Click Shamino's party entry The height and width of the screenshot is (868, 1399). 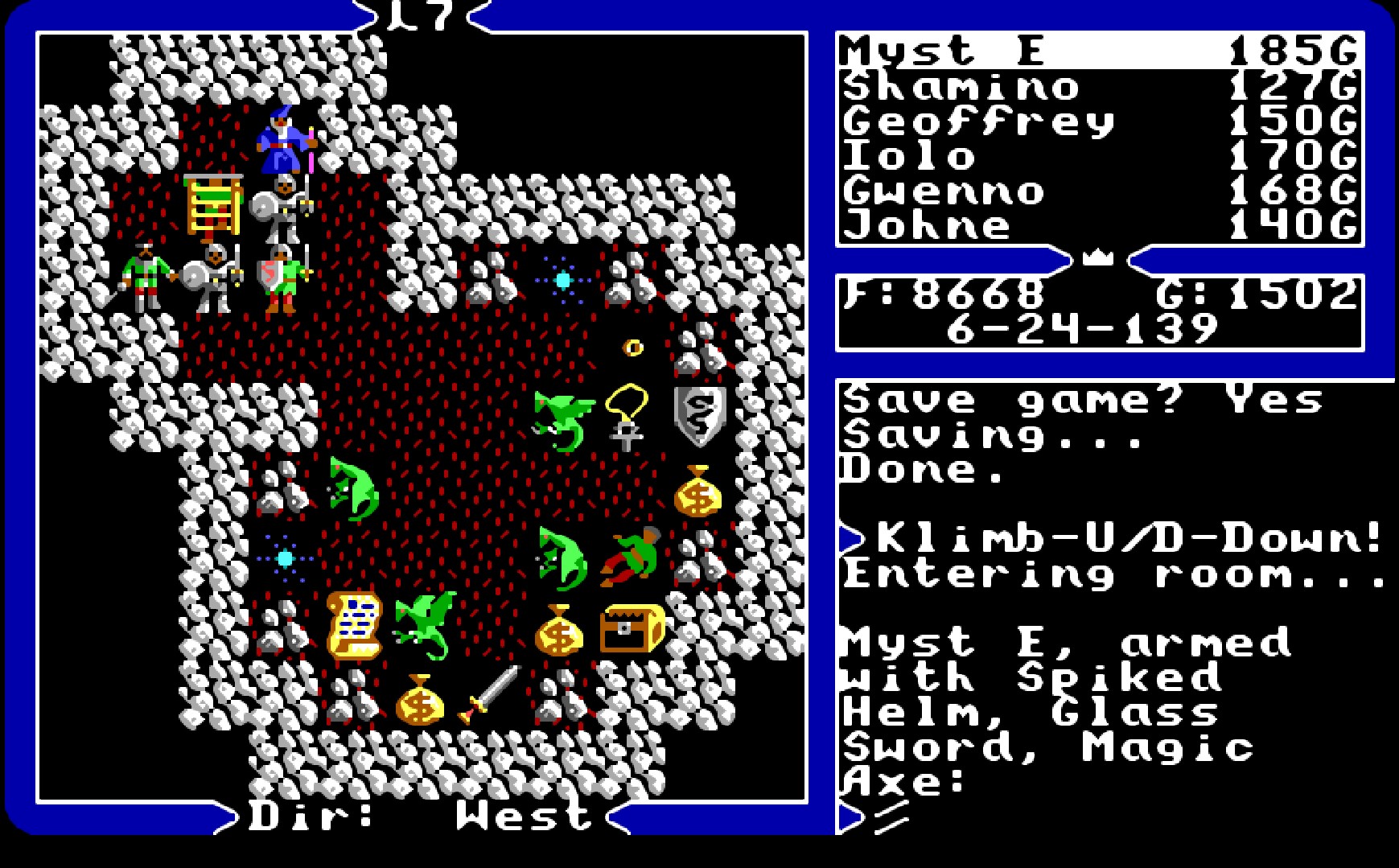961,87
